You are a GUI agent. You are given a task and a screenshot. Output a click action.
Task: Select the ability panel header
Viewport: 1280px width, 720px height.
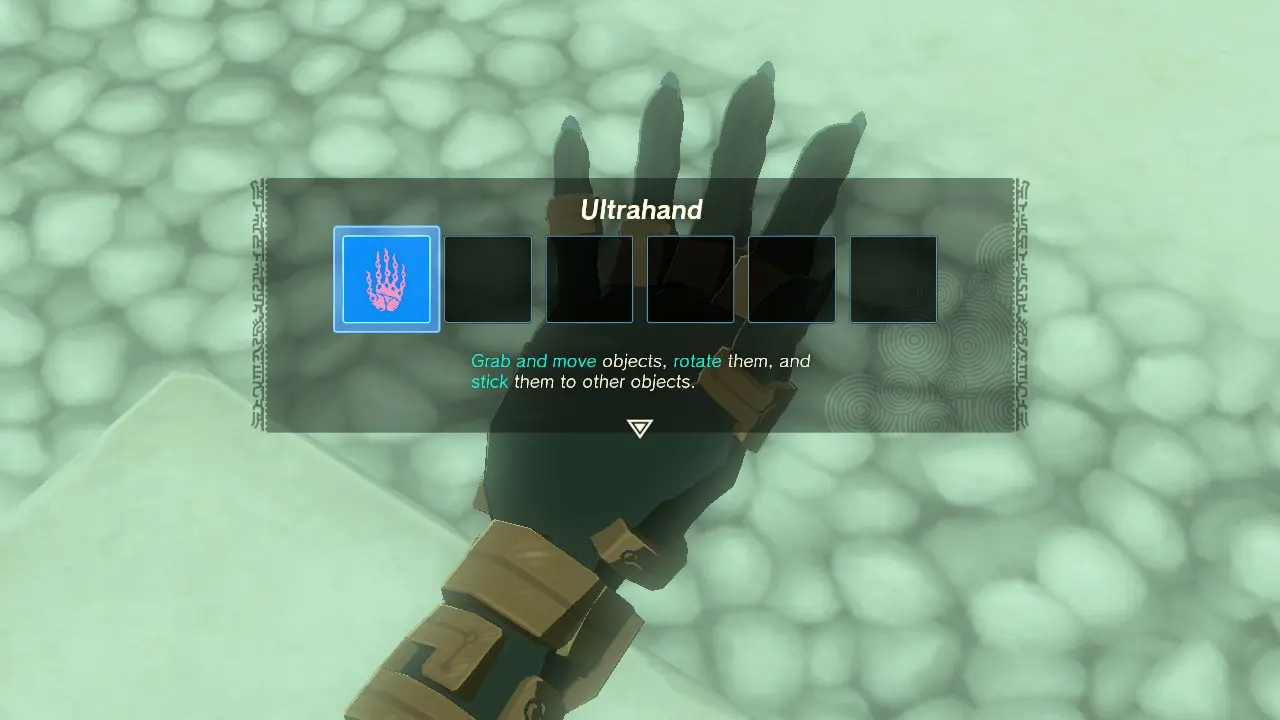tap(640, 210)
